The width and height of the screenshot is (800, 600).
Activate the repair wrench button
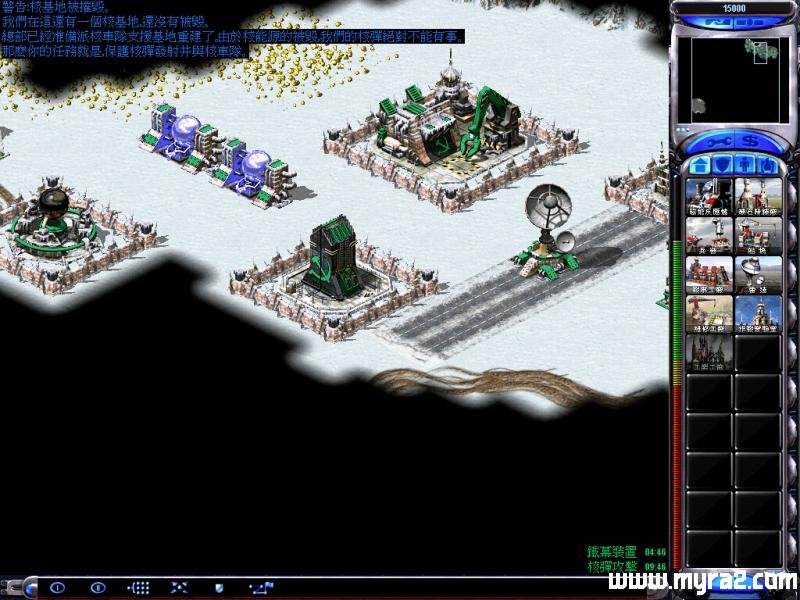[720, 140]
